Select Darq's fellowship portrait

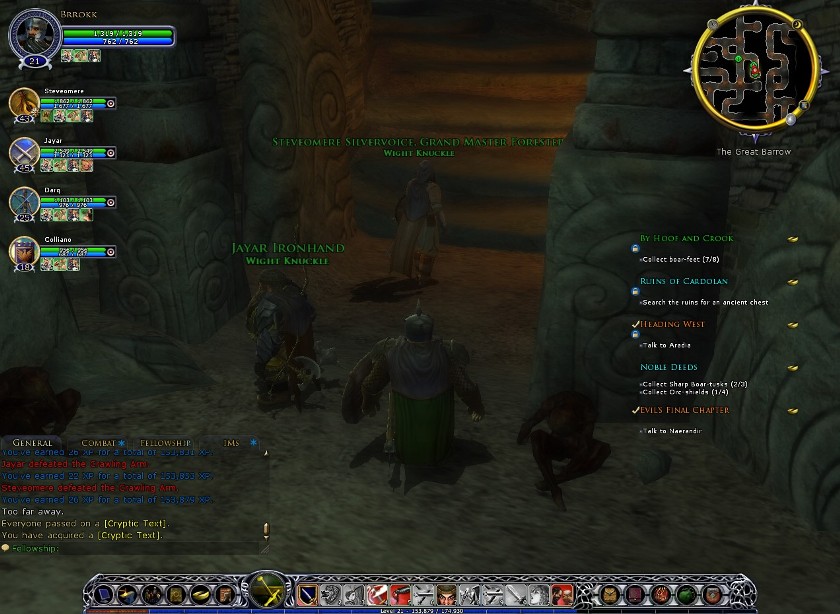[25, 201]
